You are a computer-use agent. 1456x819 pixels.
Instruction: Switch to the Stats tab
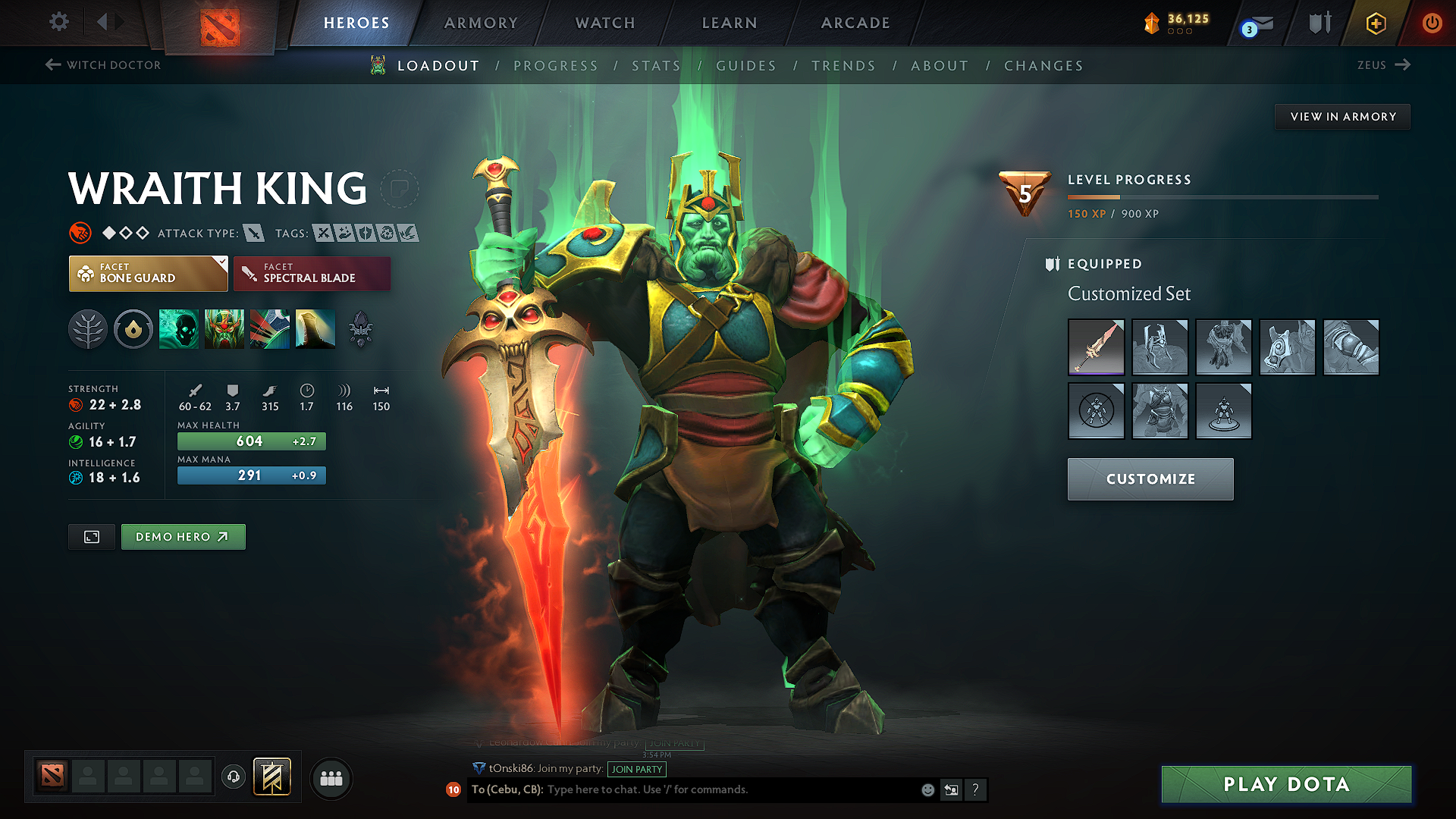coord(657,66)
